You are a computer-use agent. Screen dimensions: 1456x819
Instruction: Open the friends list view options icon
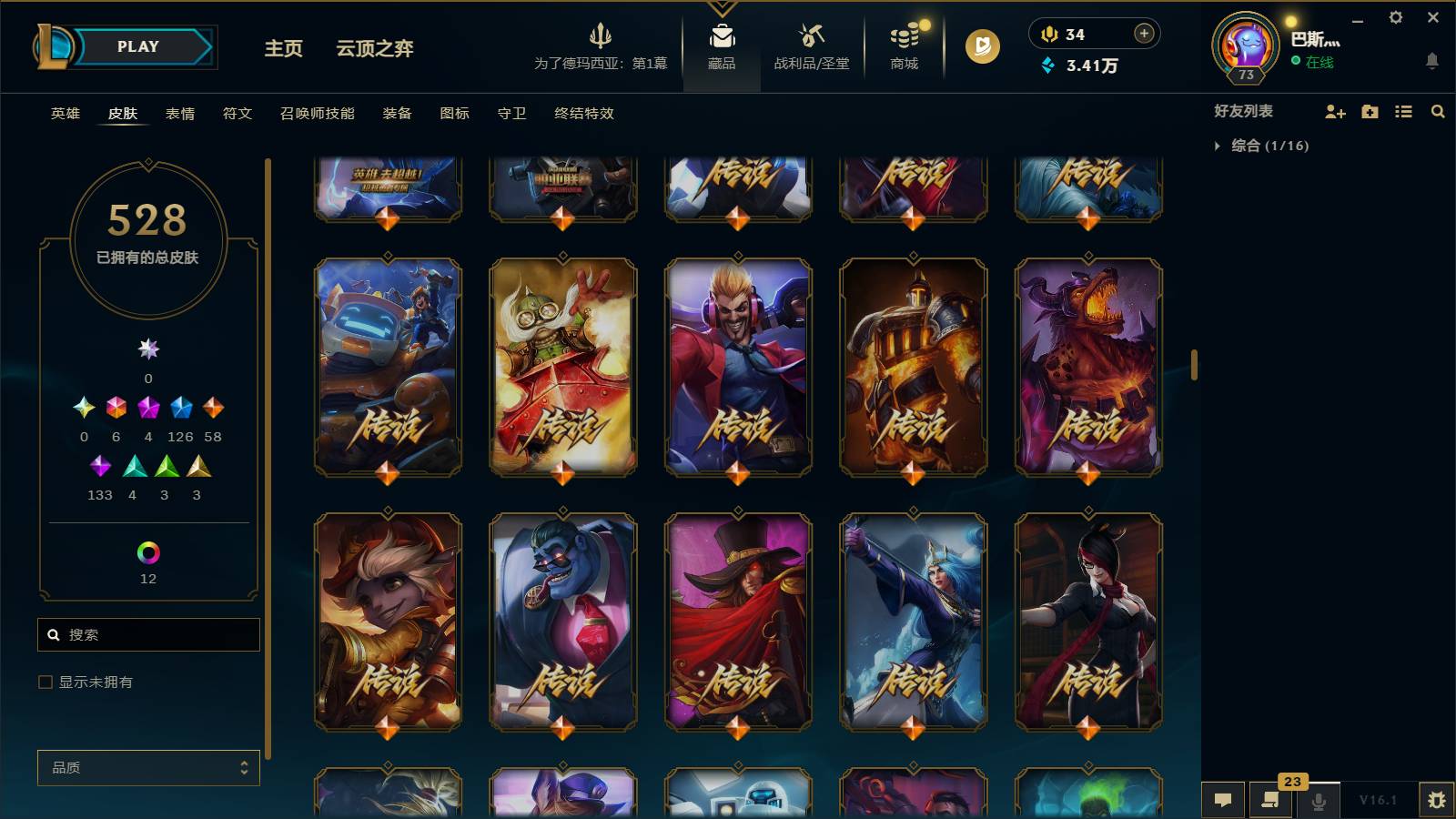[1403, 111]
